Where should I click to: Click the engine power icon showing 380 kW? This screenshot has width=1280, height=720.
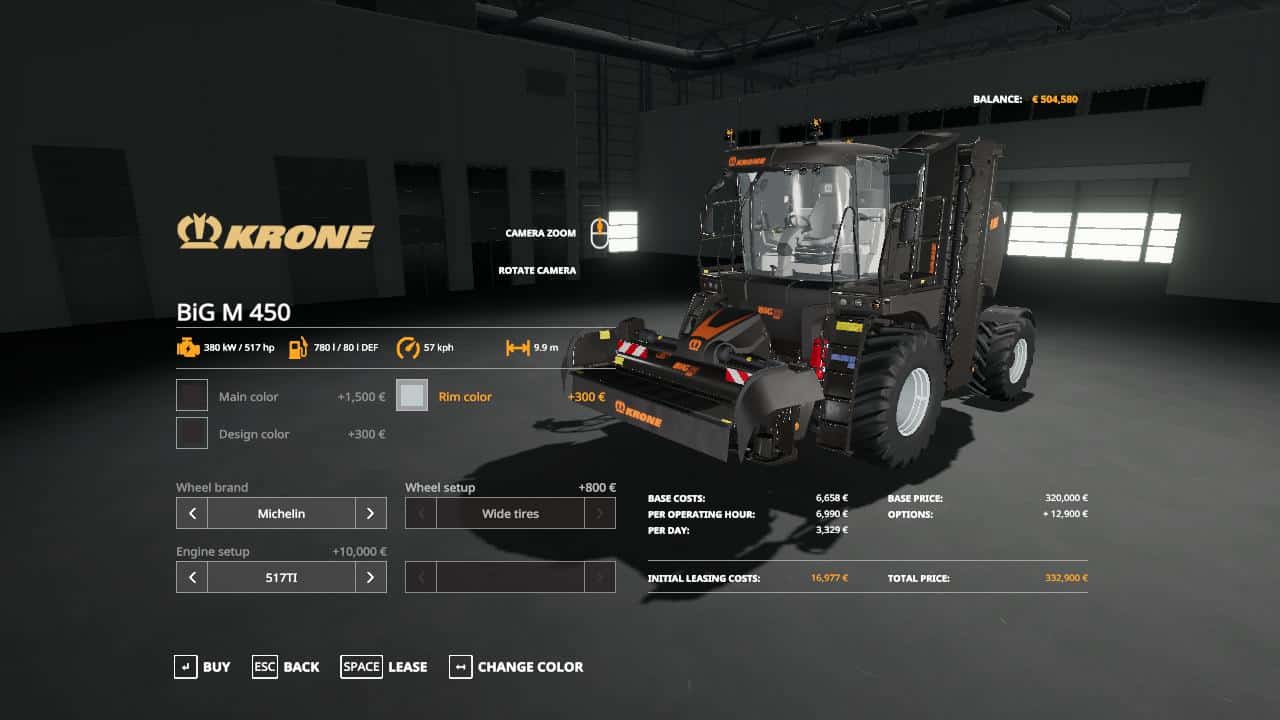pyautogui.click(x=190, y=348)
